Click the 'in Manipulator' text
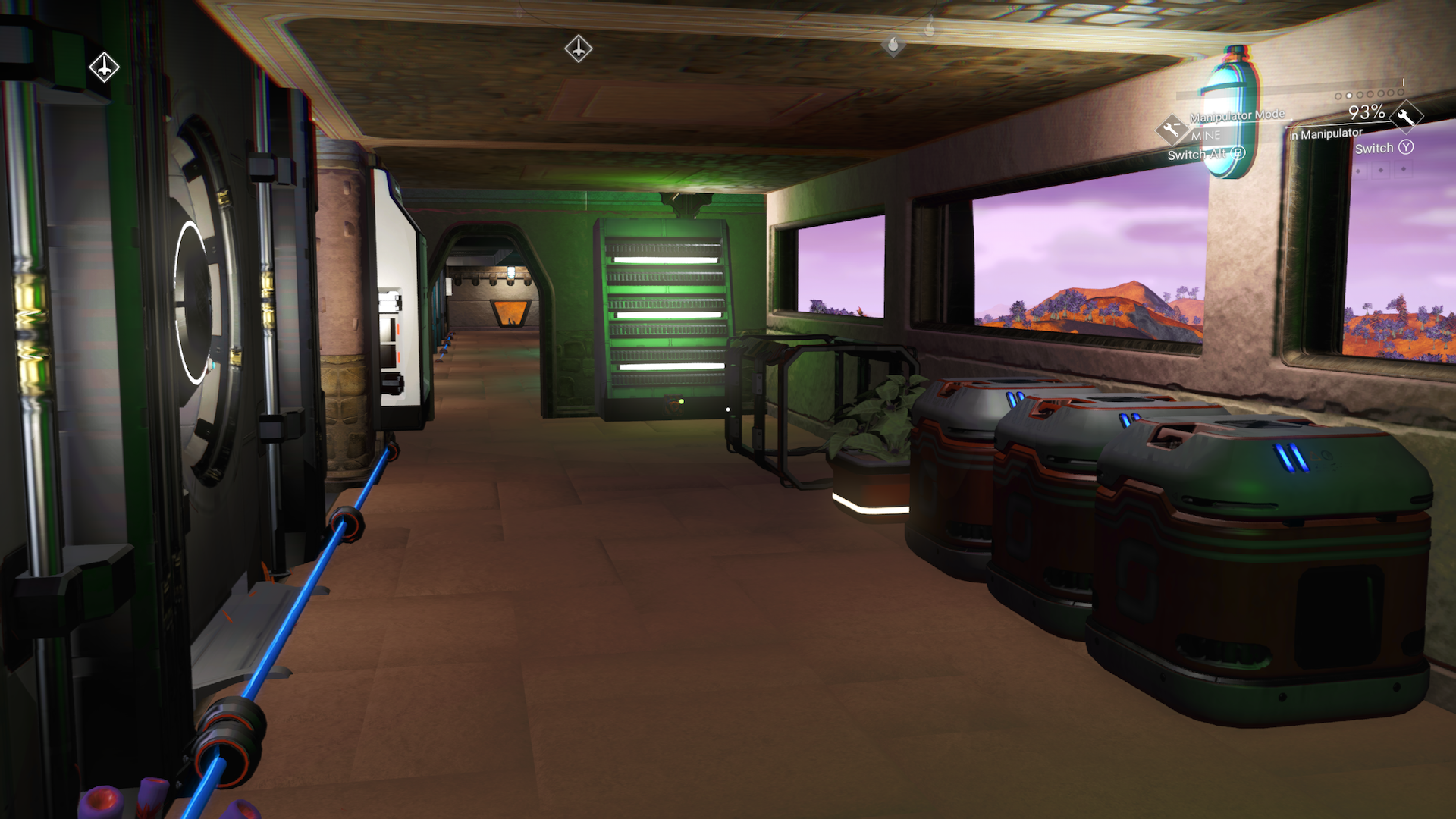1456x819 pixels. click(x=1326, y=134)
